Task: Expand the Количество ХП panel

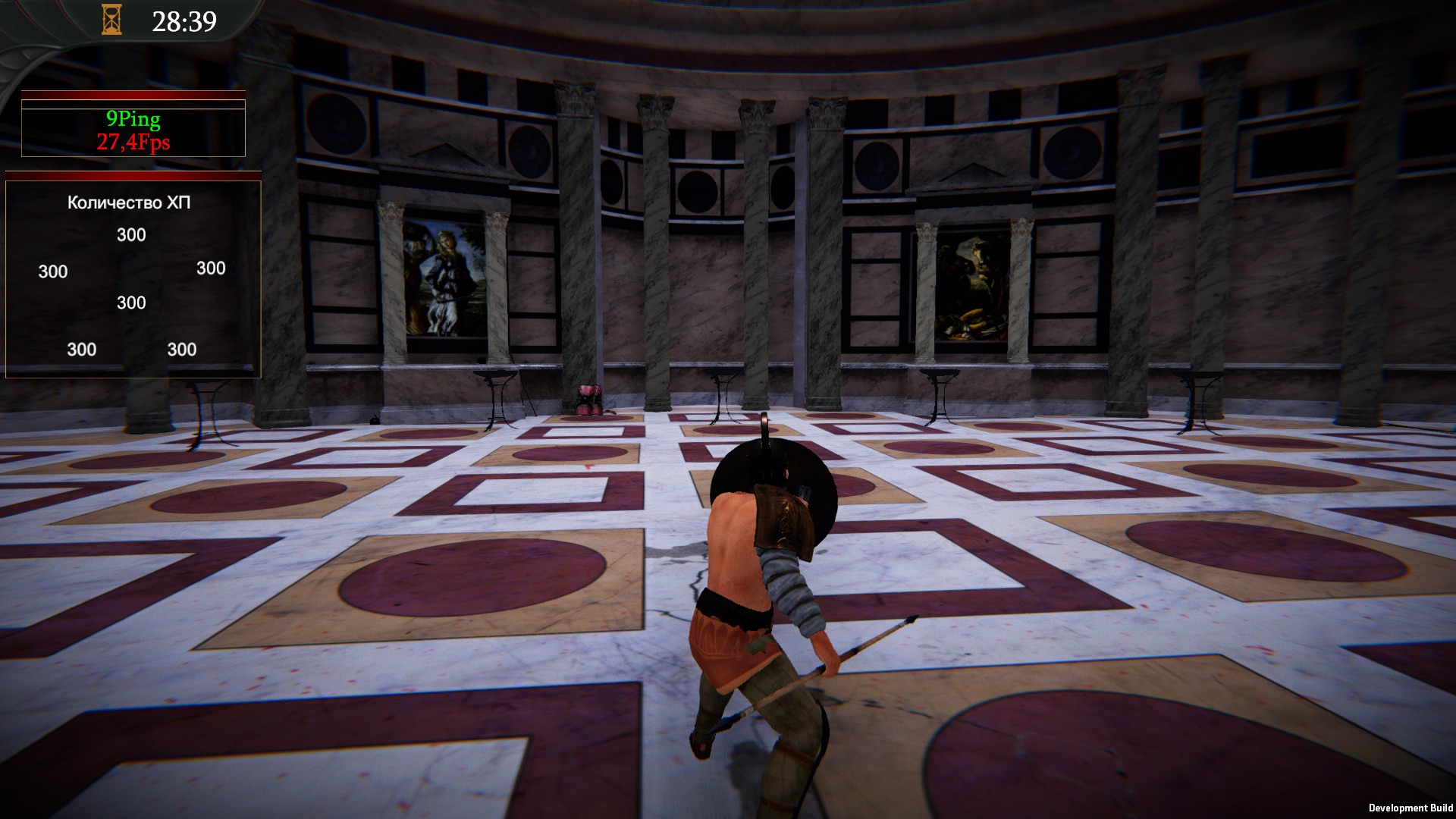Action: (130, 202)
